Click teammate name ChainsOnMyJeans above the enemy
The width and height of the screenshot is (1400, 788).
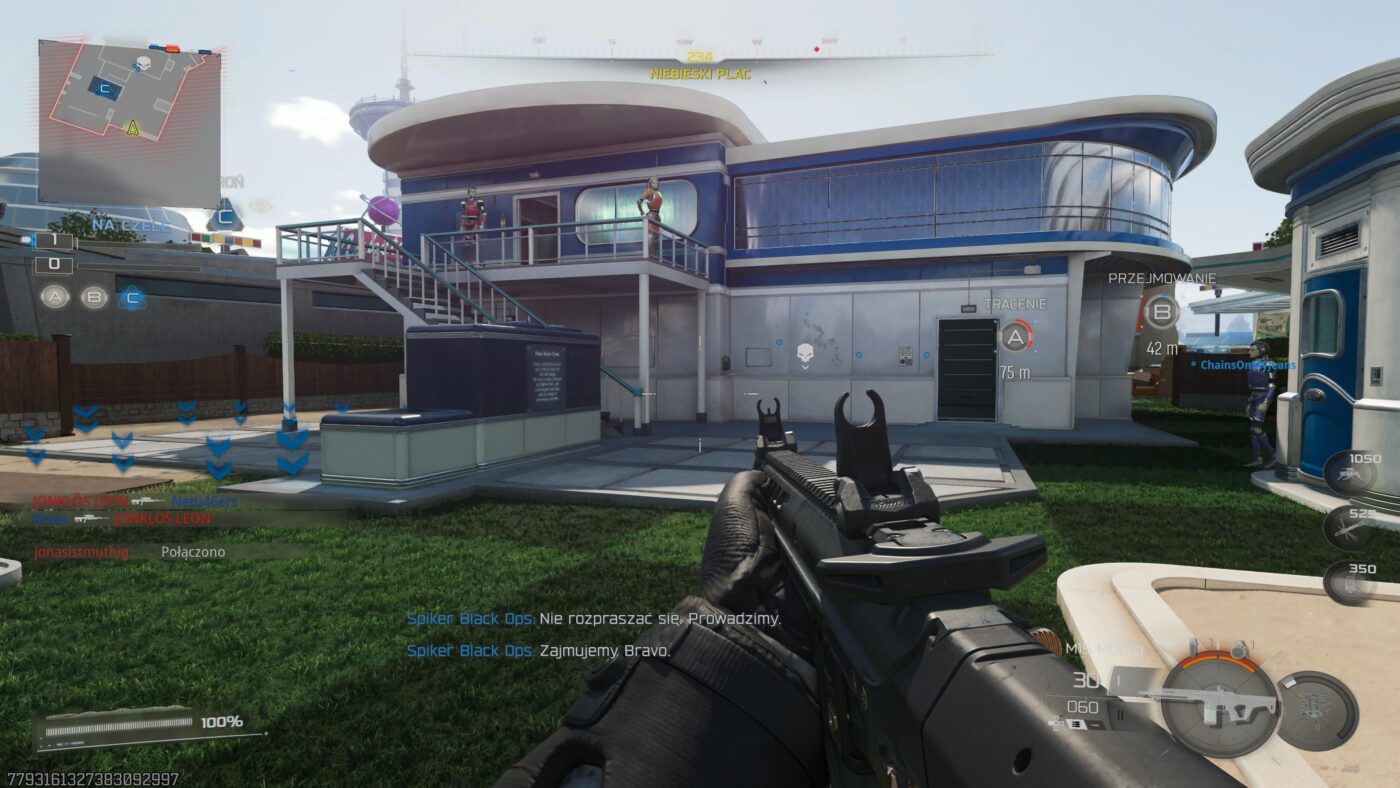(1250, 366)
